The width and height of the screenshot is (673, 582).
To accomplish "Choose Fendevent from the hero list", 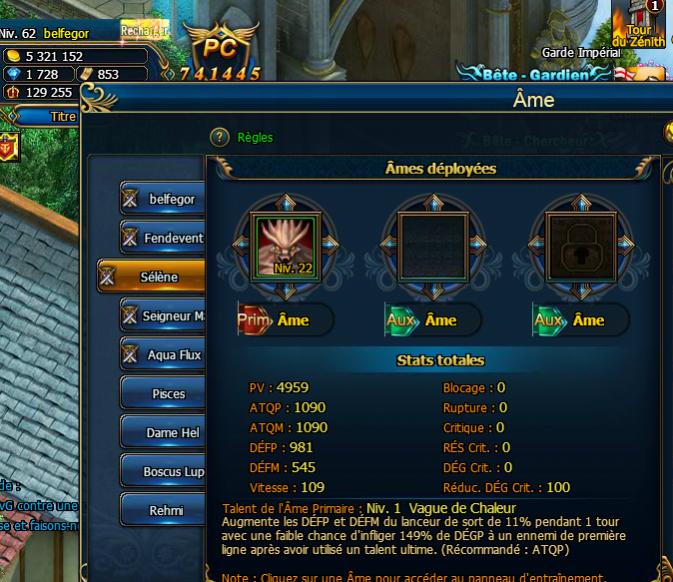I will [164, 238].
